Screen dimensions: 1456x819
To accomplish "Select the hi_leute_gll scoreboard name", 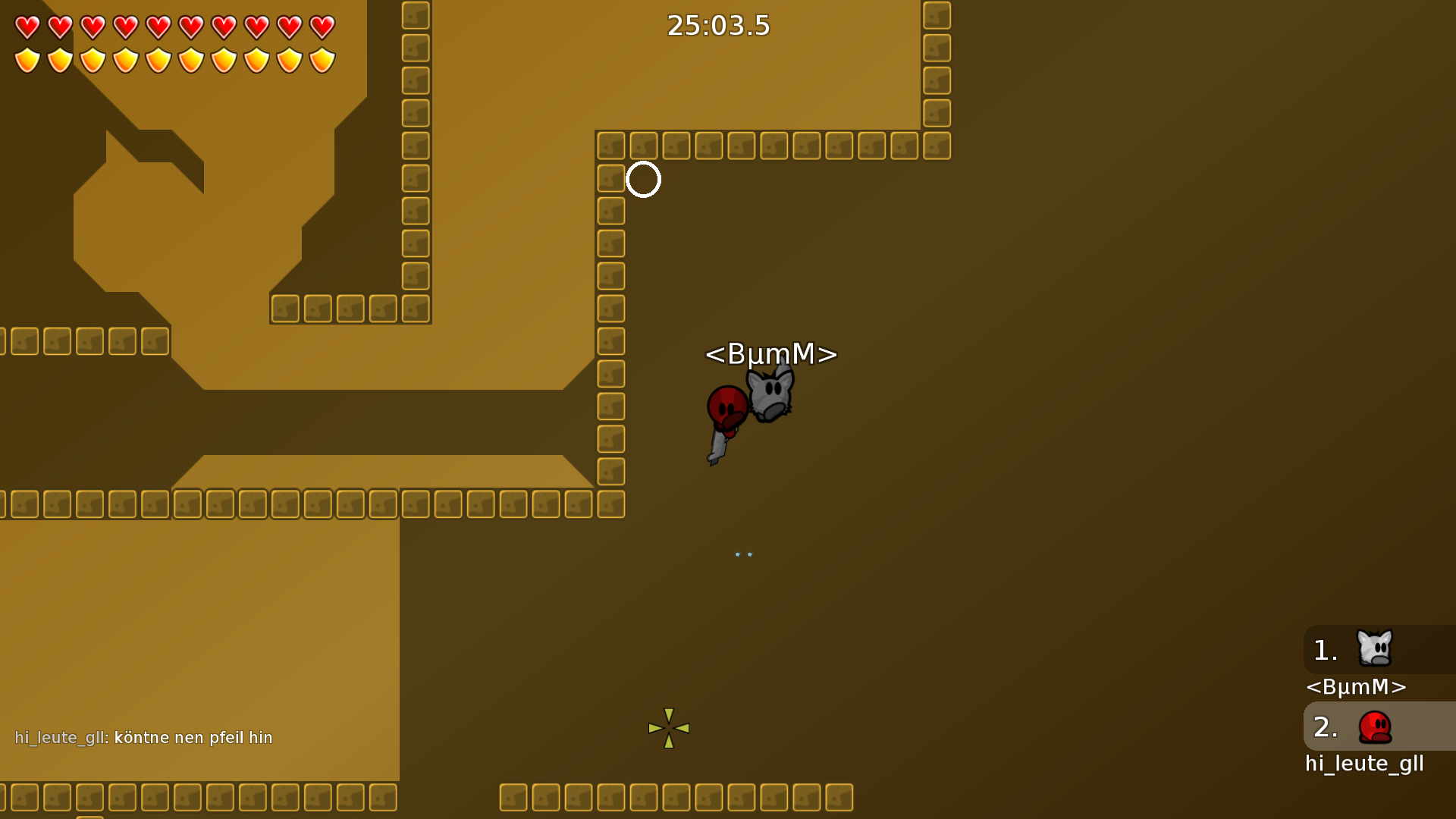I will click(x=1364, y=764).
